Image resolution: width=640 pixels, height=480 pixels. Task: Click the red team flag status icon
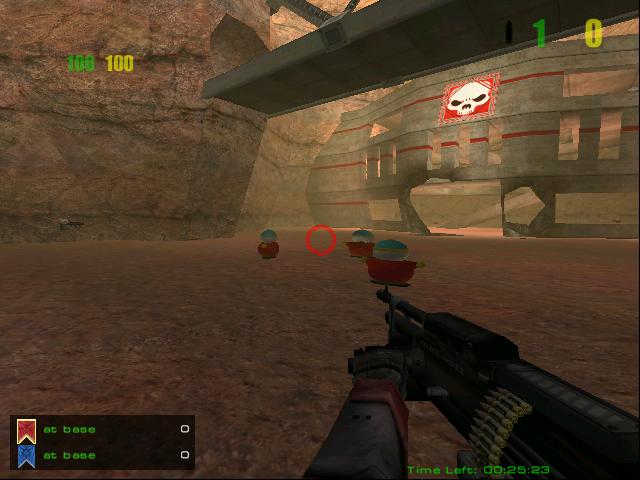26,431
